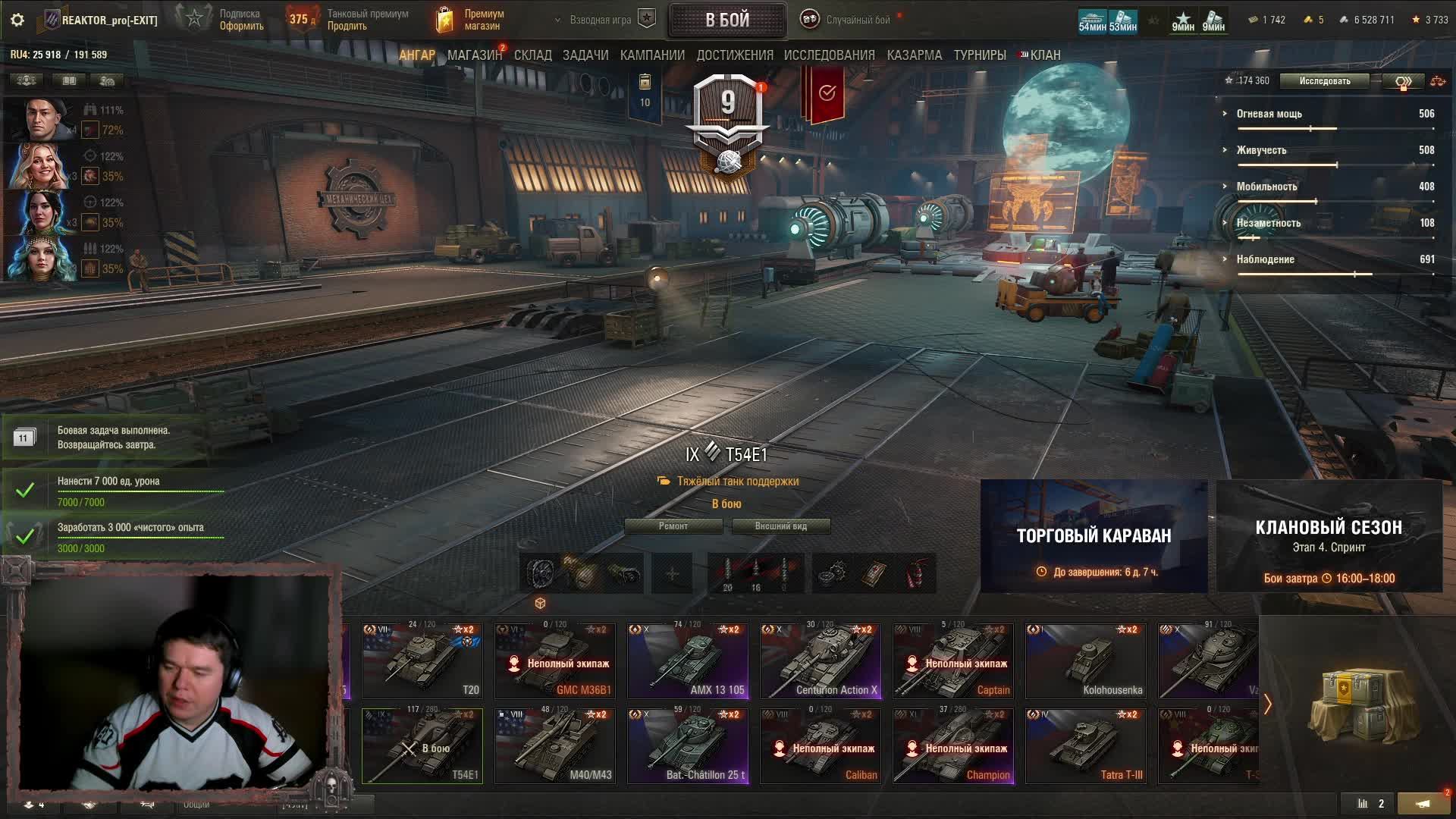The width and height of the screenshot is (1456, 819).
Task: Open «Внешний вид» exterior customization
Action: (780, 526)
